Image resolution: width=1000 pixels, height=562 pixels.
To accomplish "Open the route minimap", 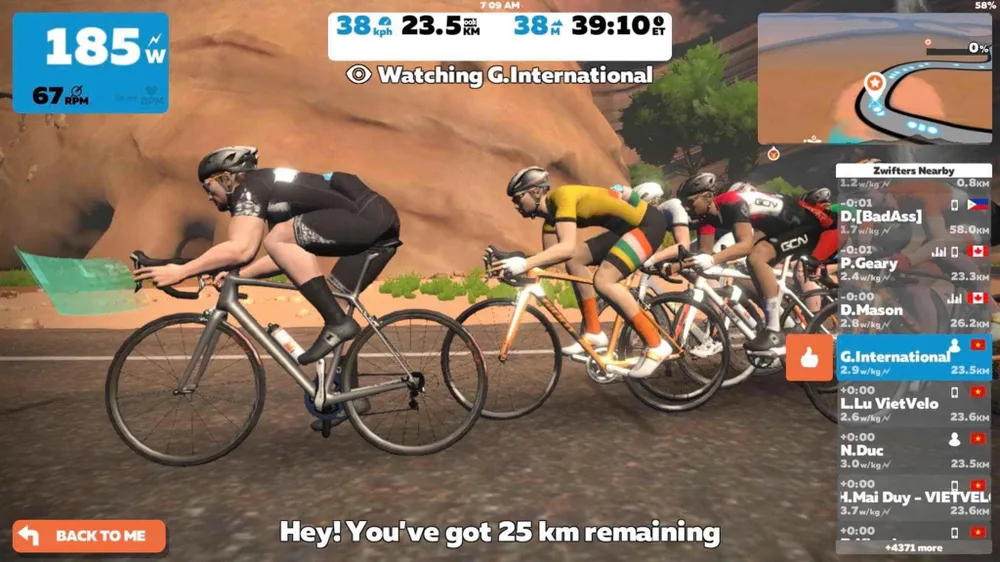I will (x=873, y=80).
